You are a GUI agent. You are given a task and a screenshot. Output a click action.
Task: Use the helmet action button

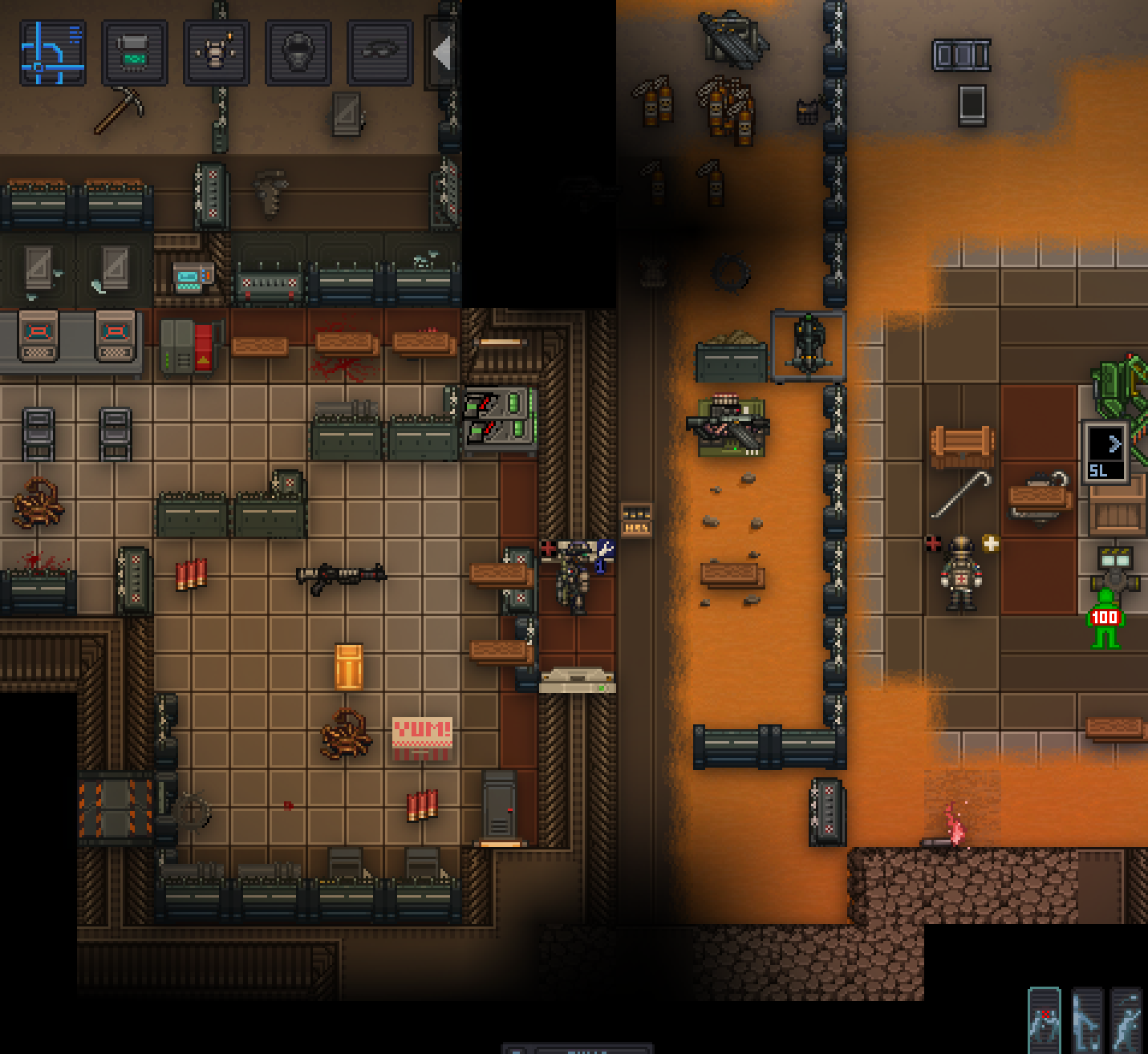point(298,53)
